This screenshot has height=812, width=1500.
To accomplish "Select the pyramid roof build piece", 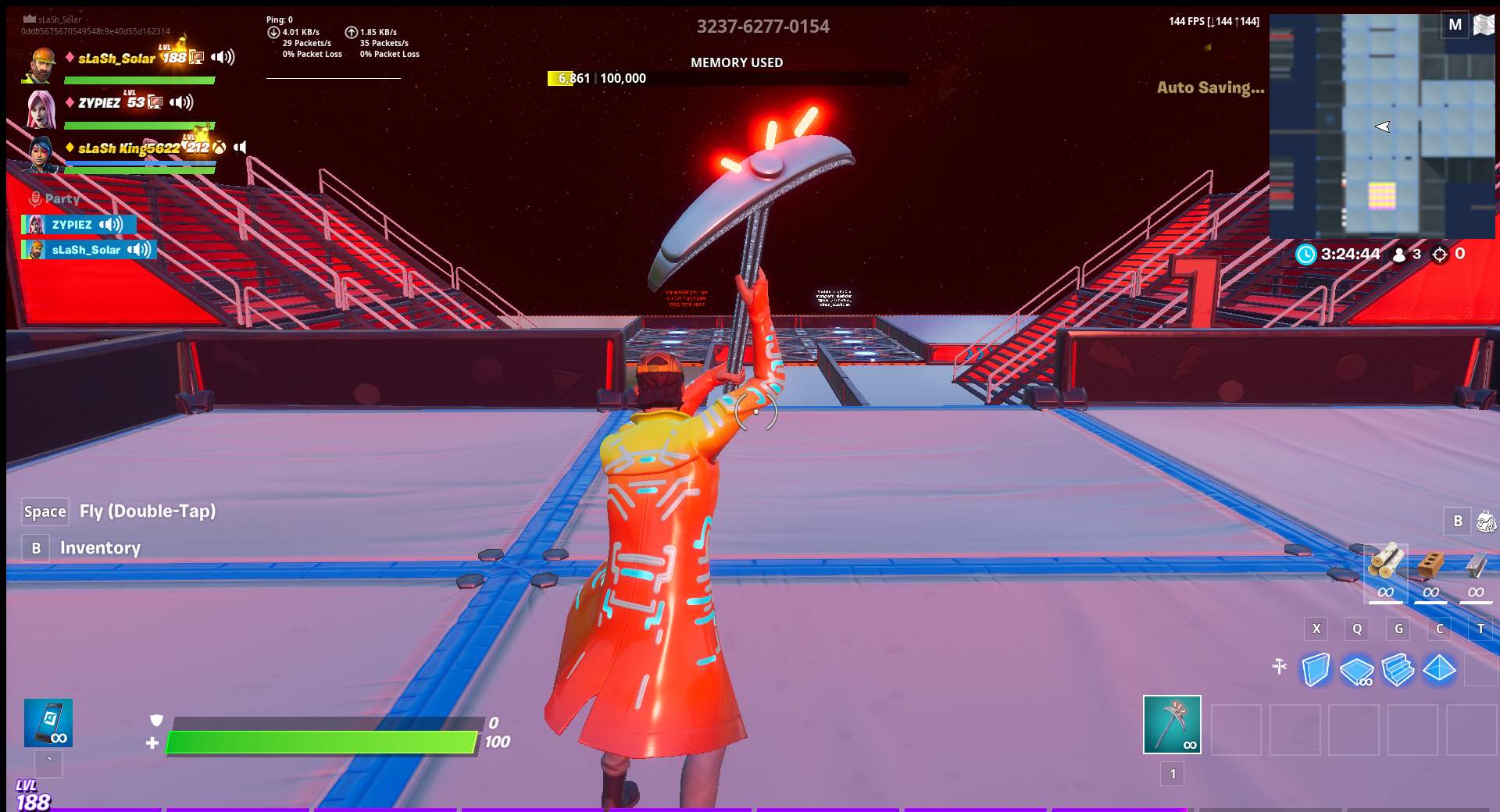I will [1440, 669].
